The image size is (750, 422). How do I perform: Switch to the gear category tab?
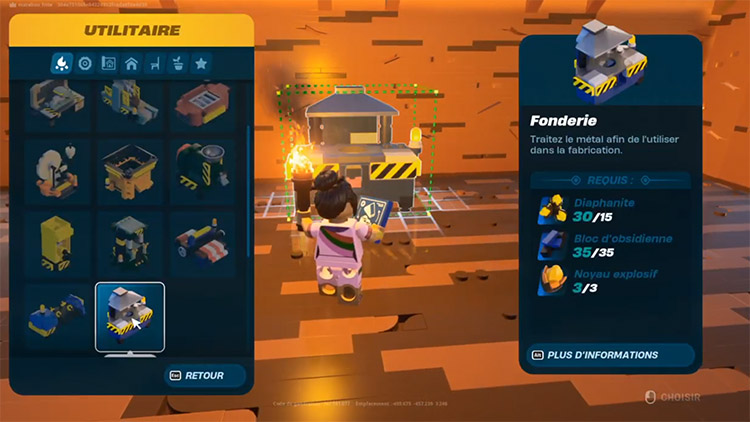[x=85, y=63]
